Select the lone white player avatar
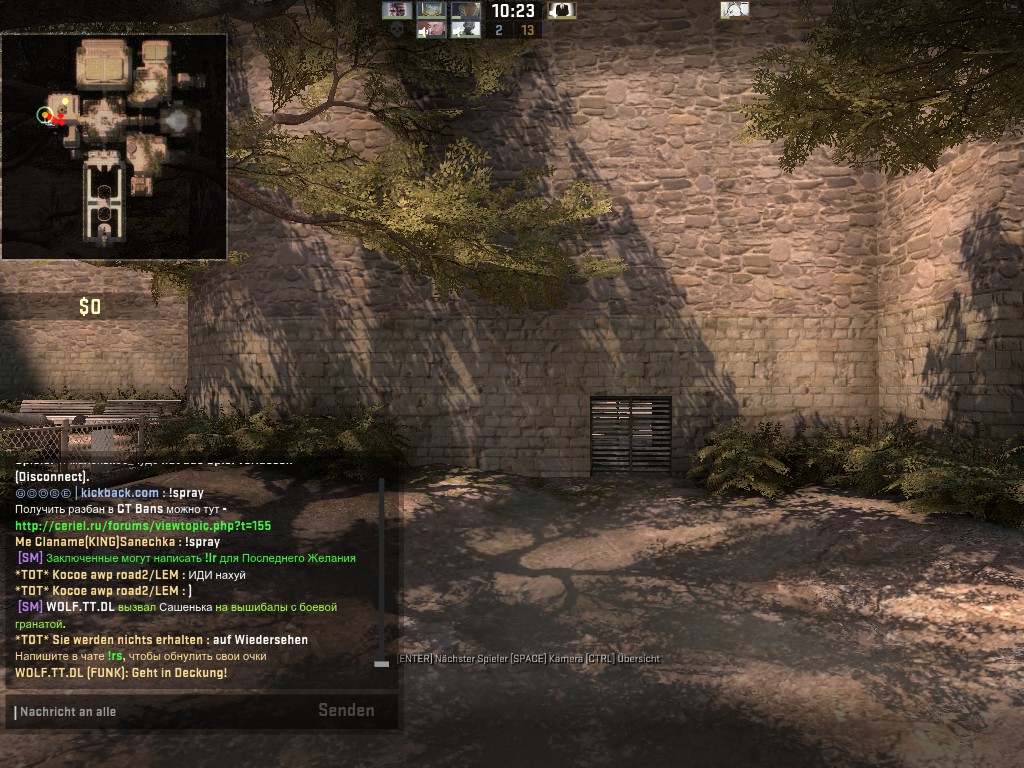This screenshot has height=768, width=1024. [735, 10]
